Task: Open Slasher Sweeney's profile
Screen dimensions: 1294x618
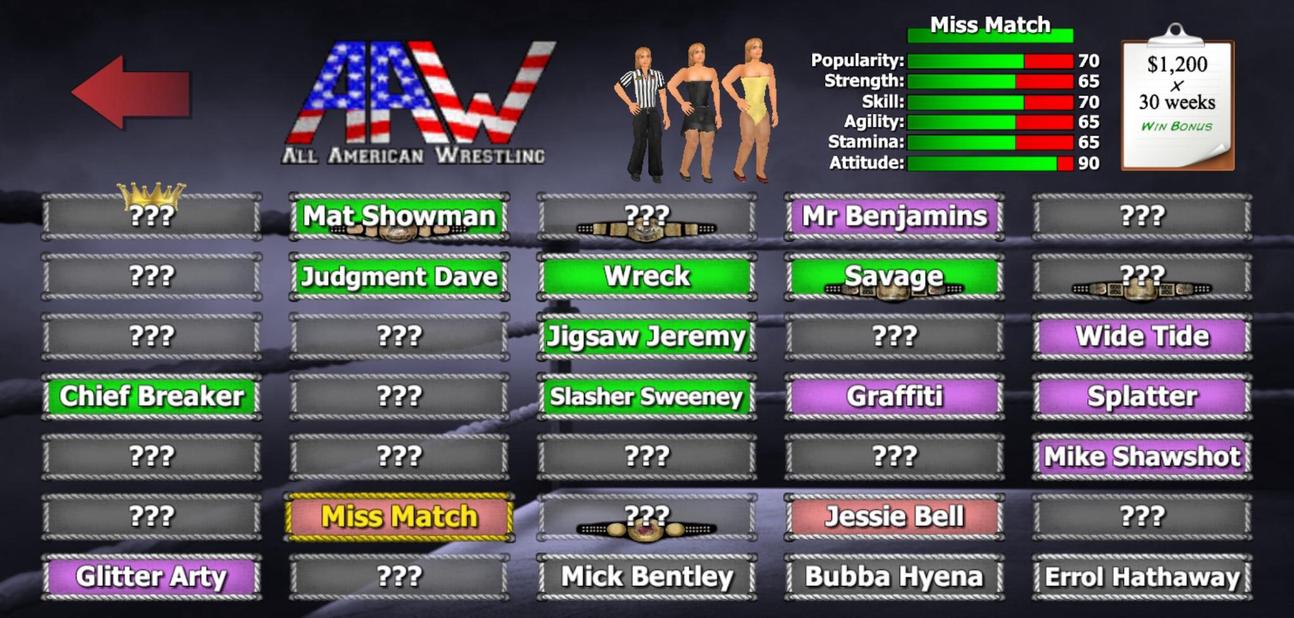Action: click(647, 396)
